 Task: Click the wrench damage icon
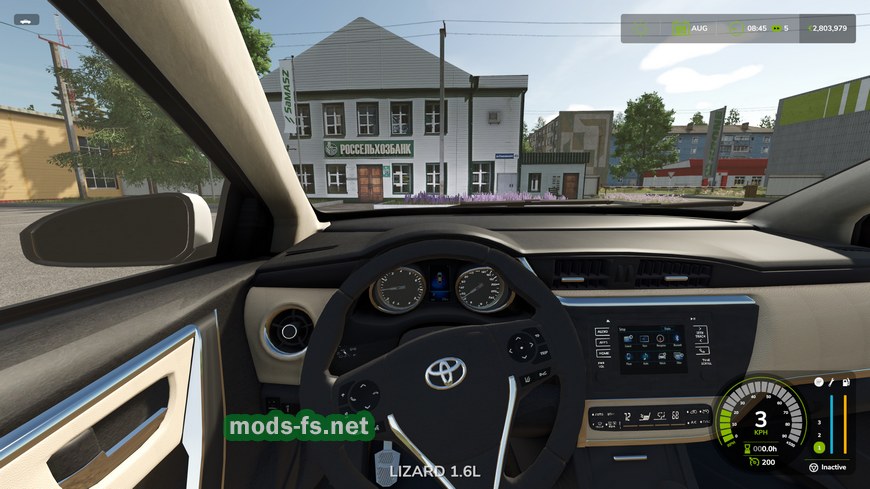point(830,382)
